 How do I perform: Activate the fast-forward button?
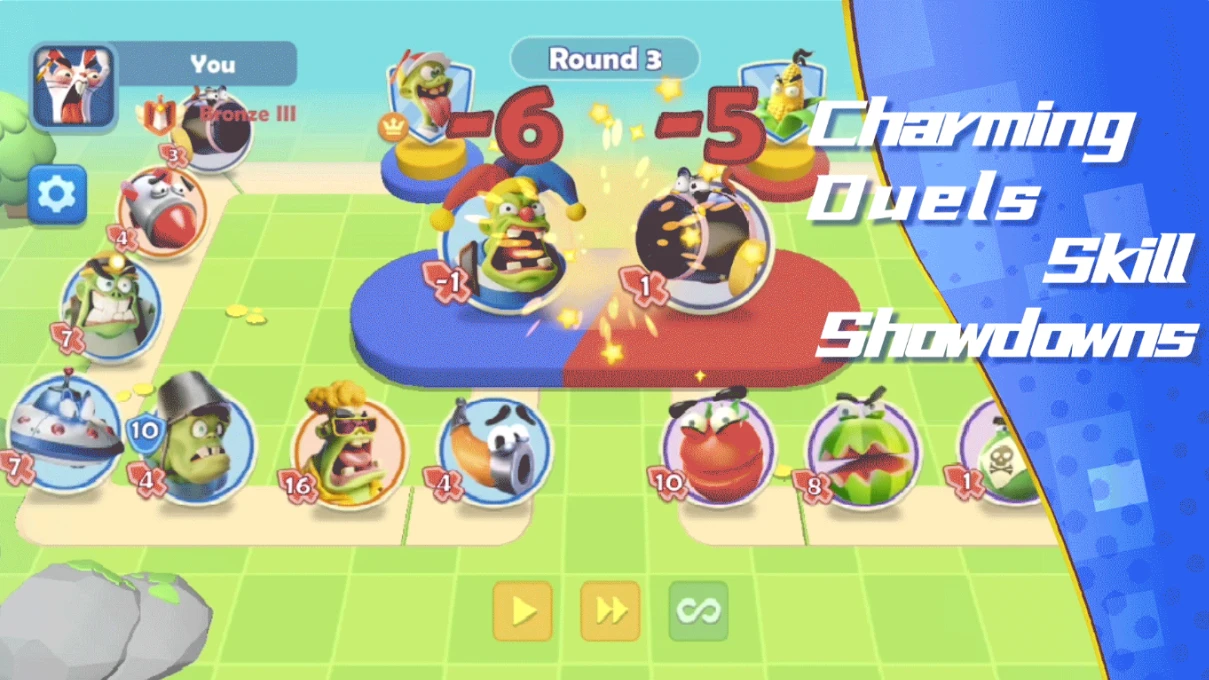pyautogui.click(x=610, y=611)
